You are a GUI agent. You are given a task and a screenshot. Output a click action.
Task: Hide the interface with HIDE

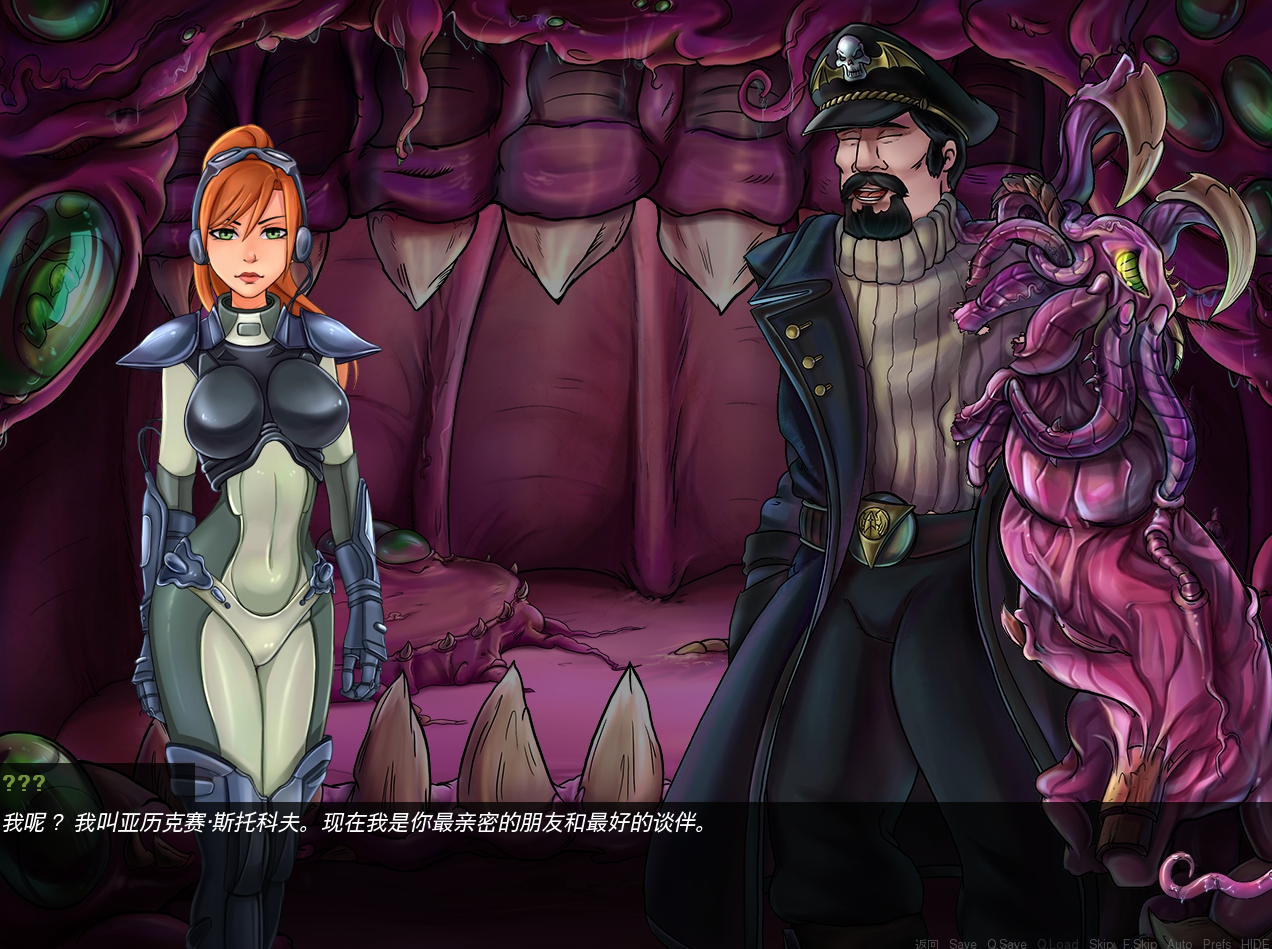coord(1254,943)
